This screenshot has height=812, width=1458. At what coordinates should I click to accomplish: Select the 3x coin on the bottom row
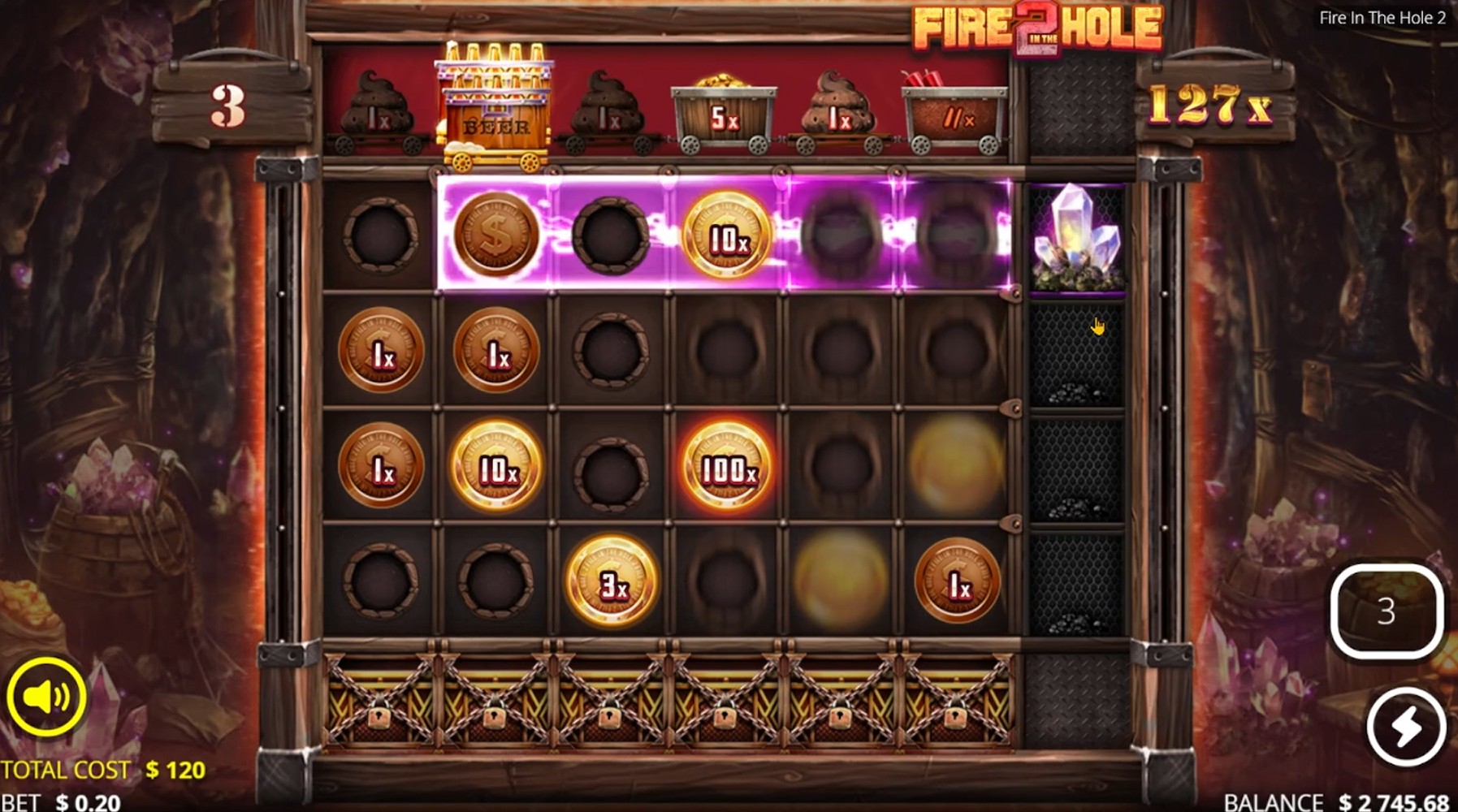coord(613,581)
